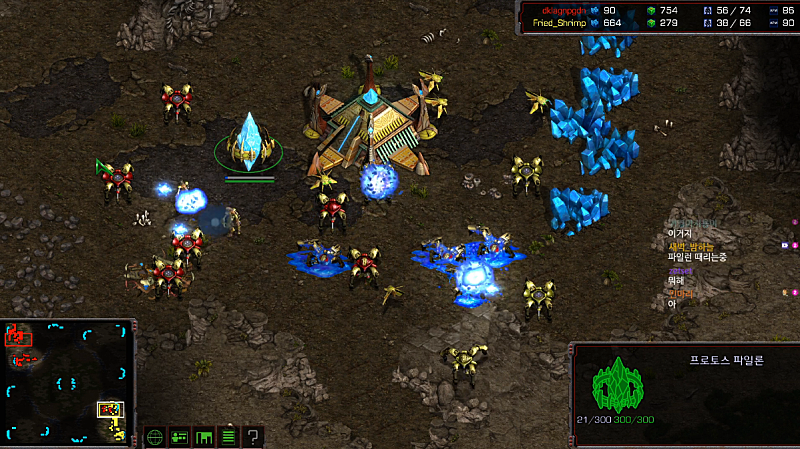Image resolution: width=800 pixels, height=449 pixels.
Task: Click the green bar chart icon button
Action: click(204, 436)
